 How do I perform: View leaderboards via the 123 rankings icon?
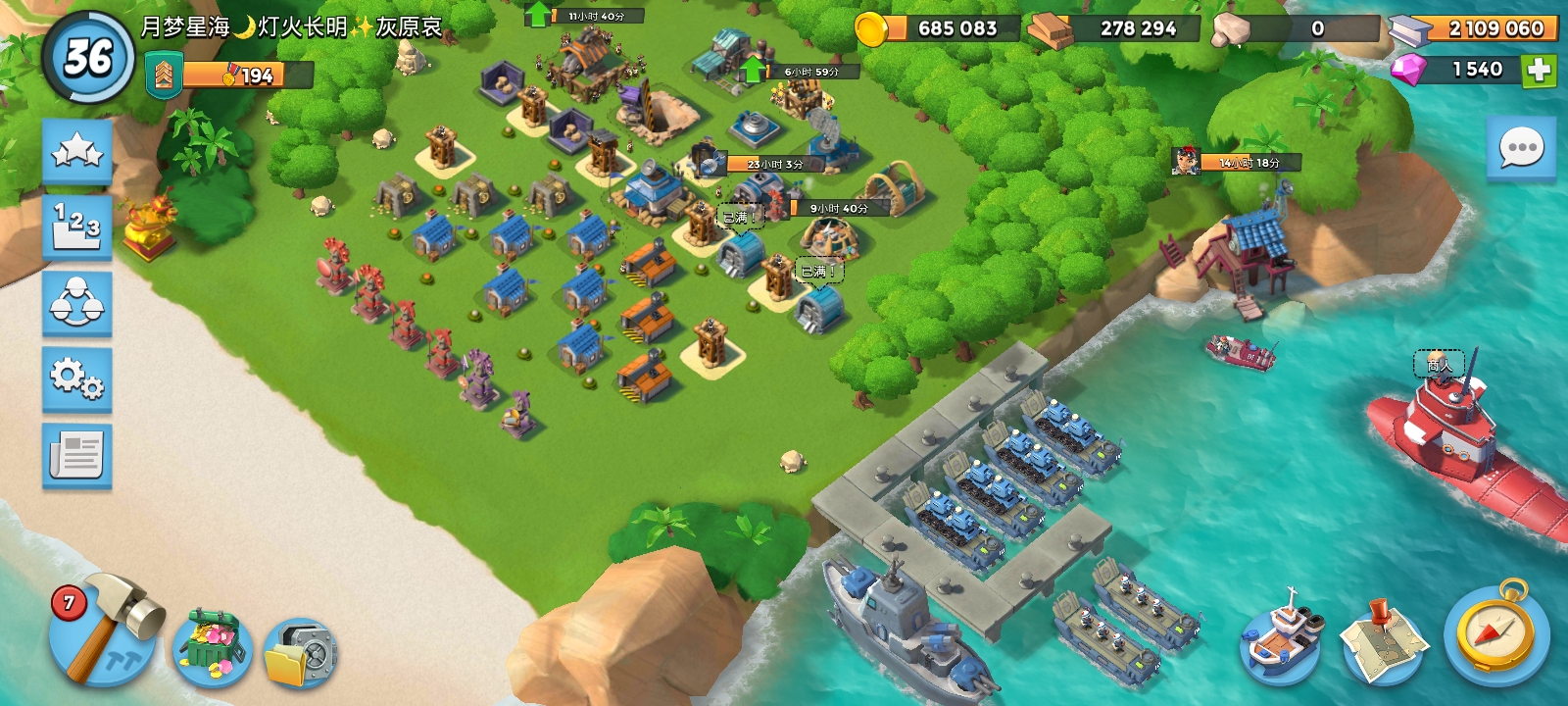[x=77, y=224]
